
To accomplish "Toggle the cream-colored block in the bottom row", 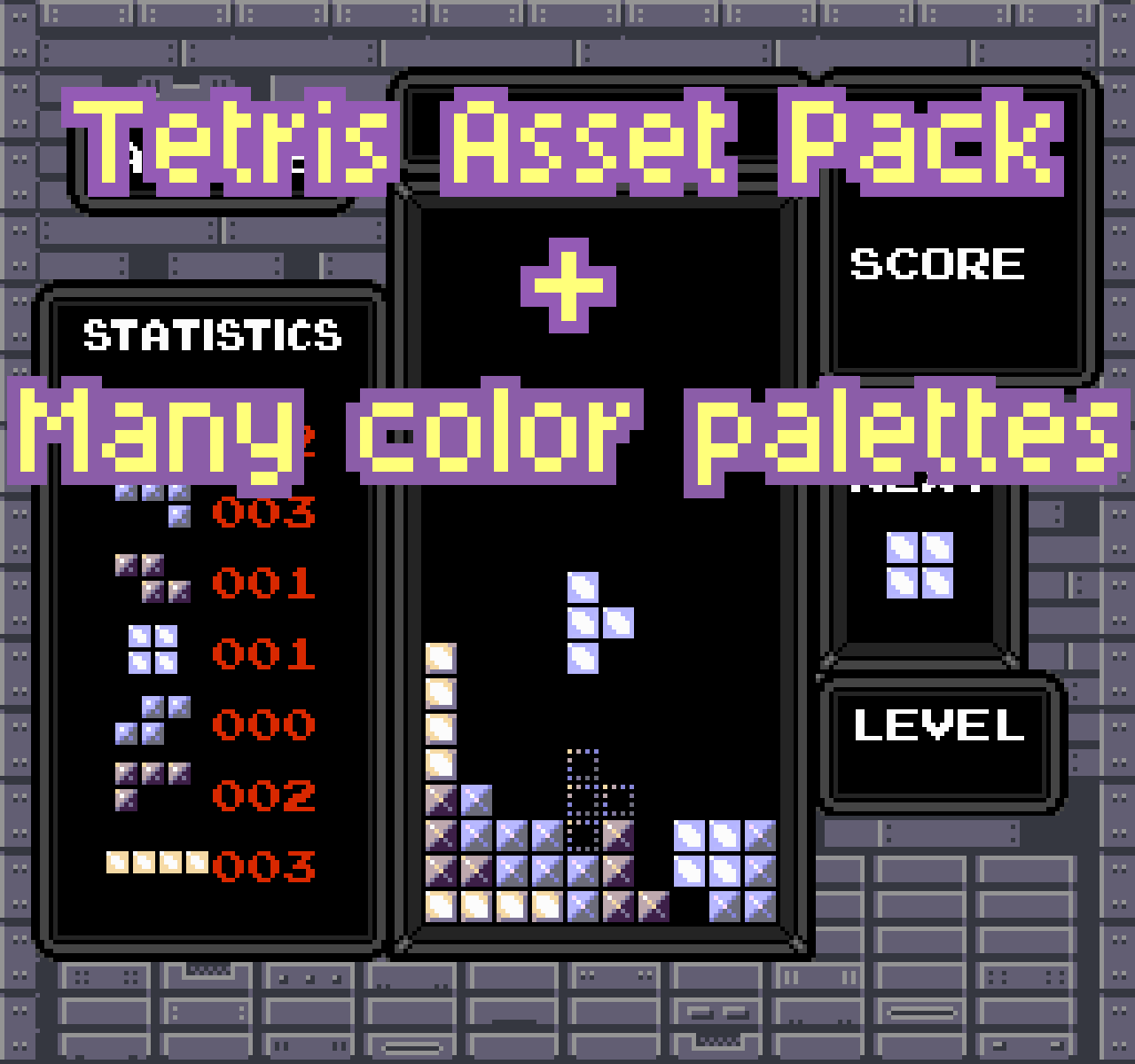I will [x=441, y=904].
